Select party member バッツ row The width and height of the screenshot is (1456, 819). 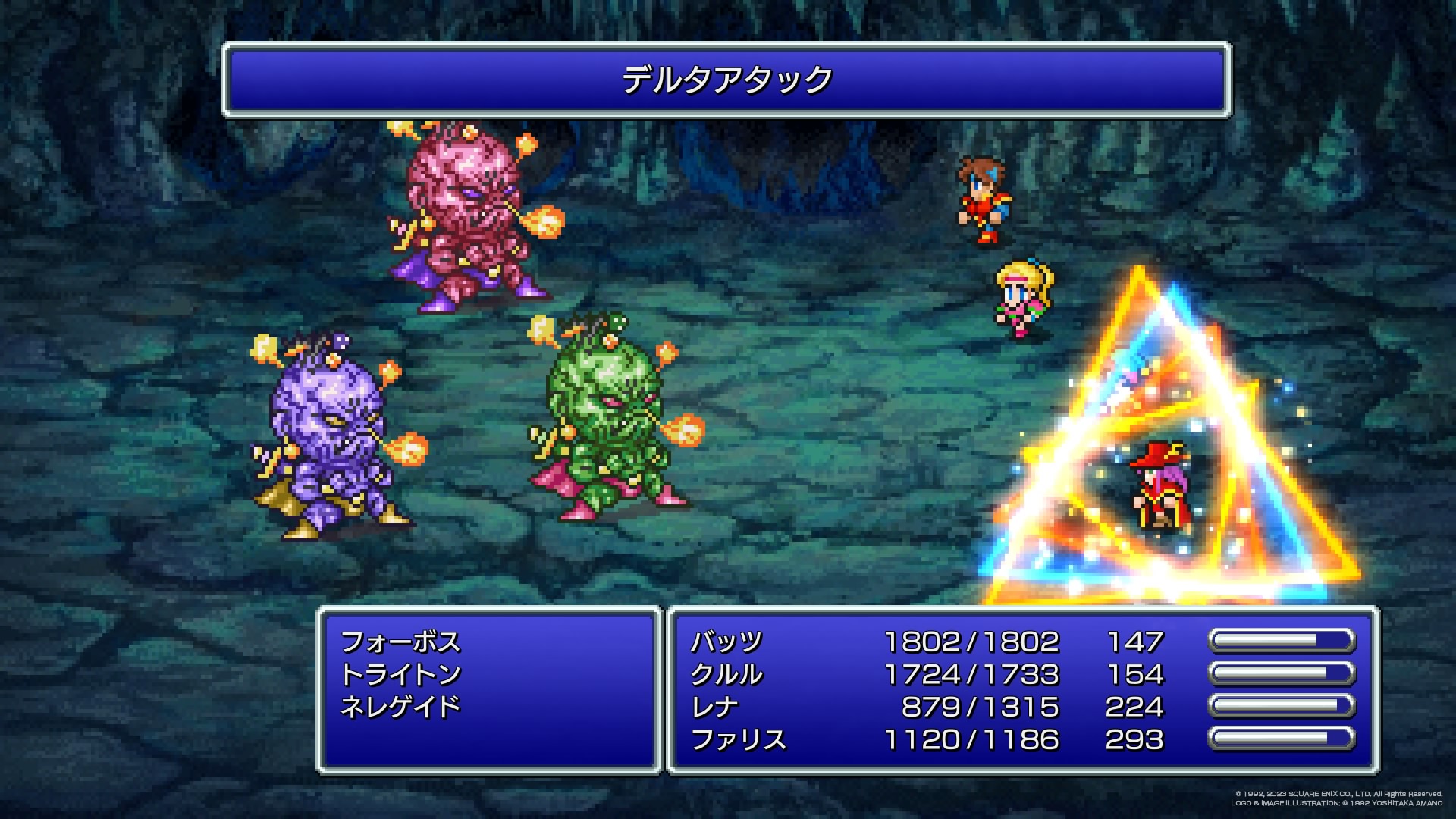tap(726, 642)
